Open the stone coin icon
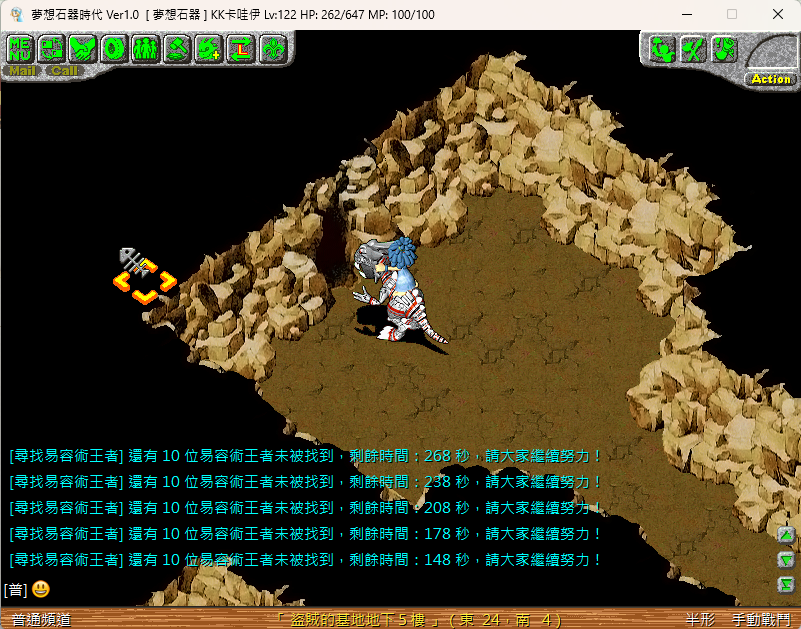This screenshot has width=801, height=629. point(114,48)
